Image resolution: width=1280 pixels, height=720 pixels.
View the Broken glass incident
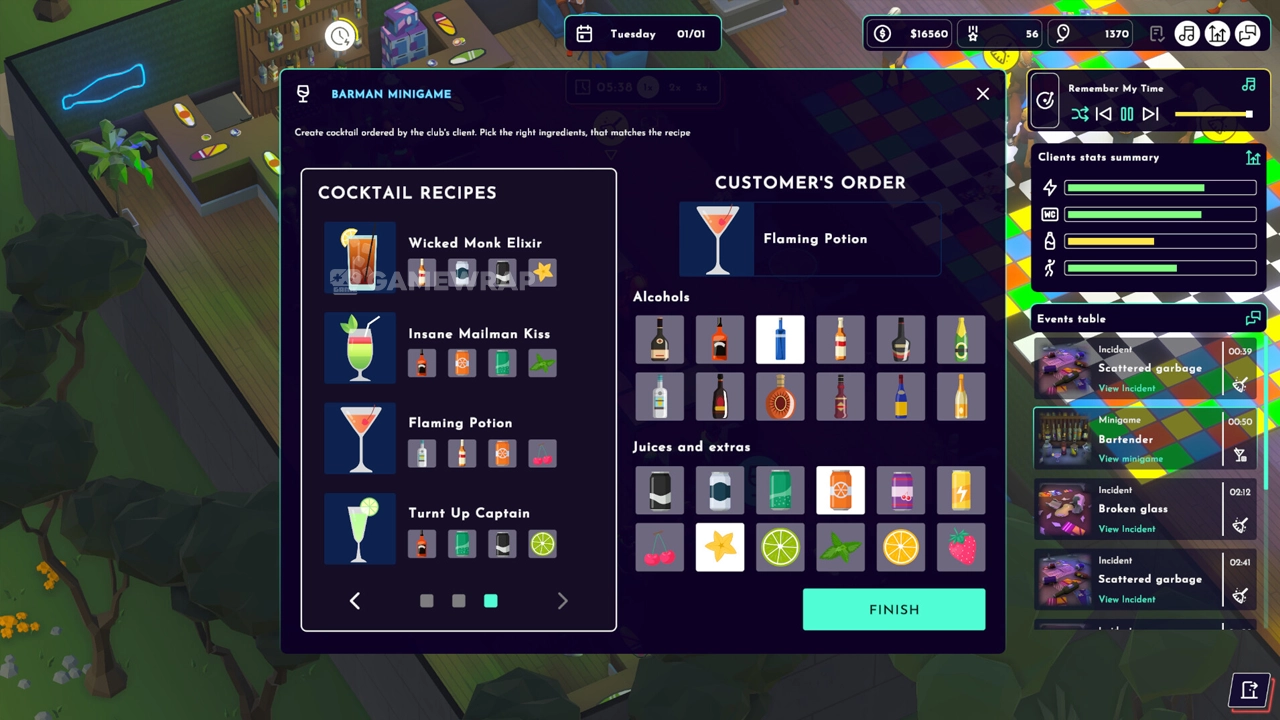(1126, 529)
